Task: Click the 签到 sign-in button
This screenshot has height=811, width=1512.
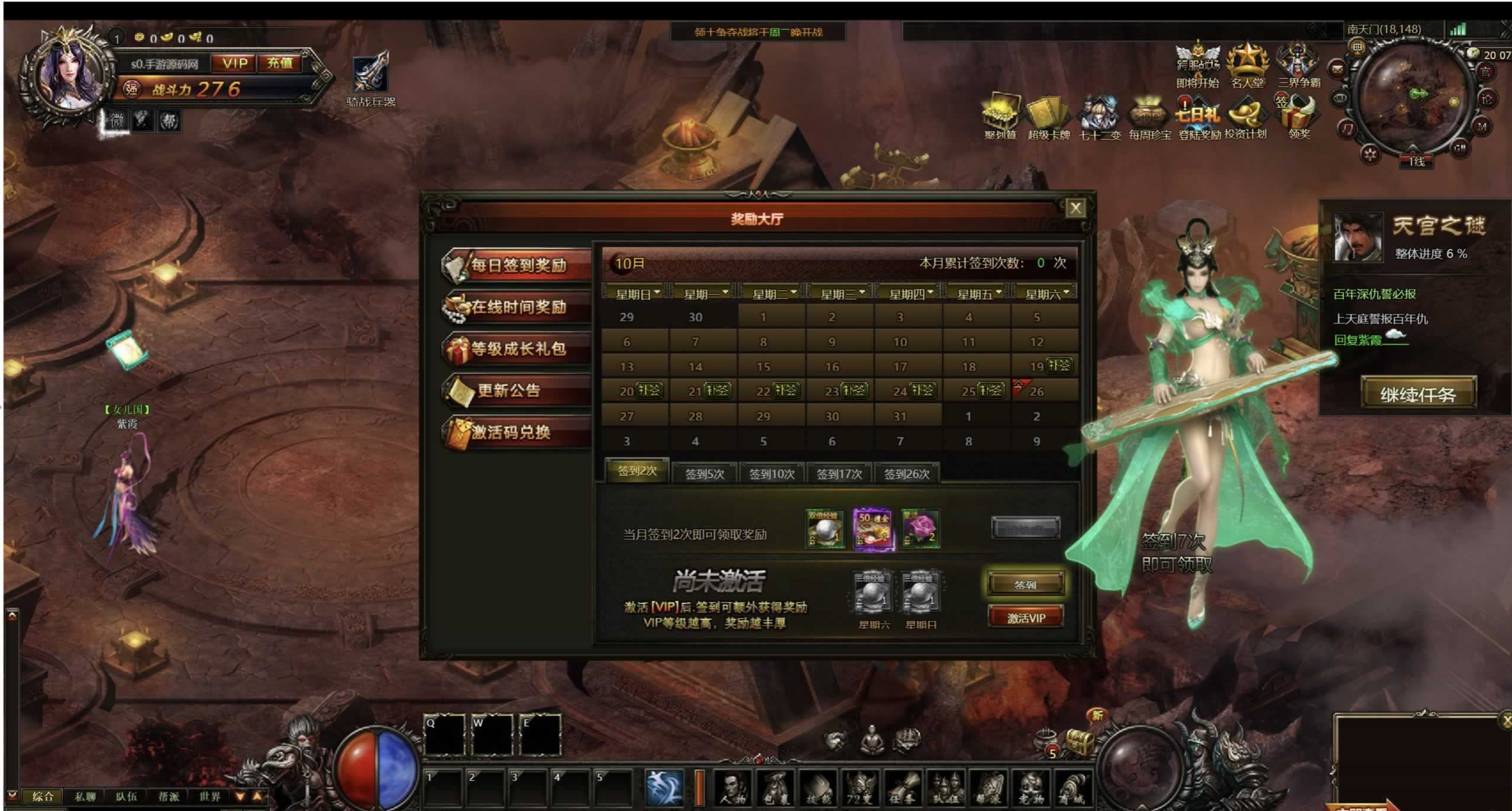Action: point(1025,584)
